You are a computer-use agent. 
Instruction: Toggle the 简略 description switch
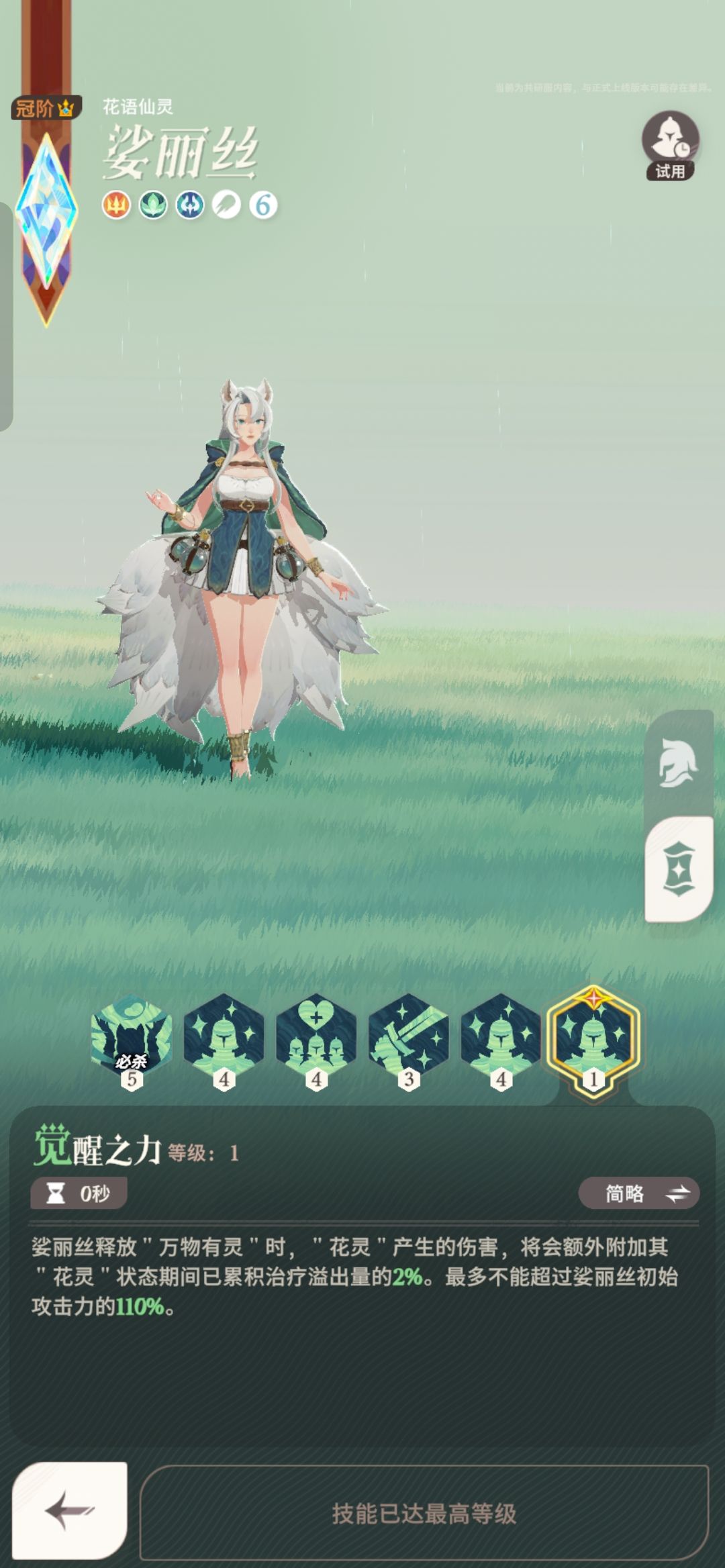[638, 1193]
